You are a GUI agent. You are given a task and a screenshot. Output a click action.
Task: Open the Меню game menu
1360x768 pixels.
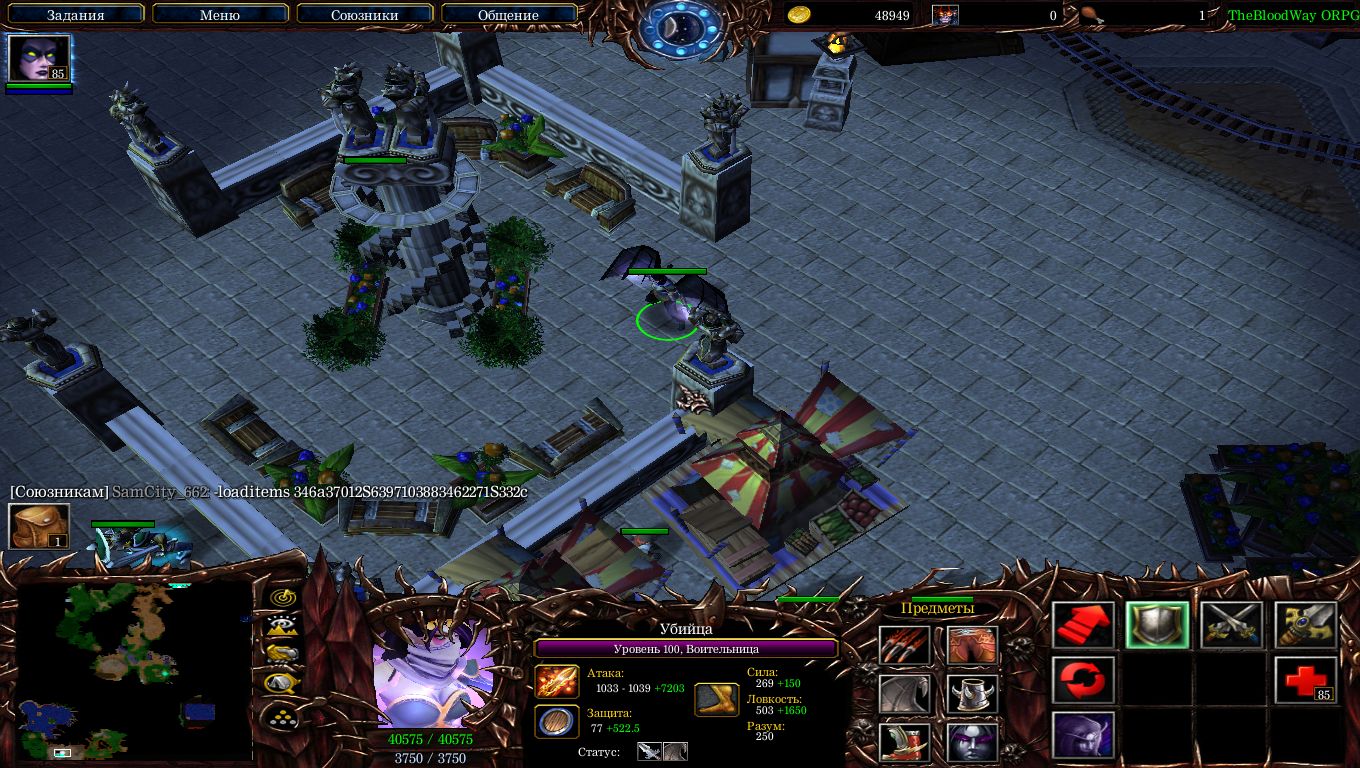coord(220,15)
